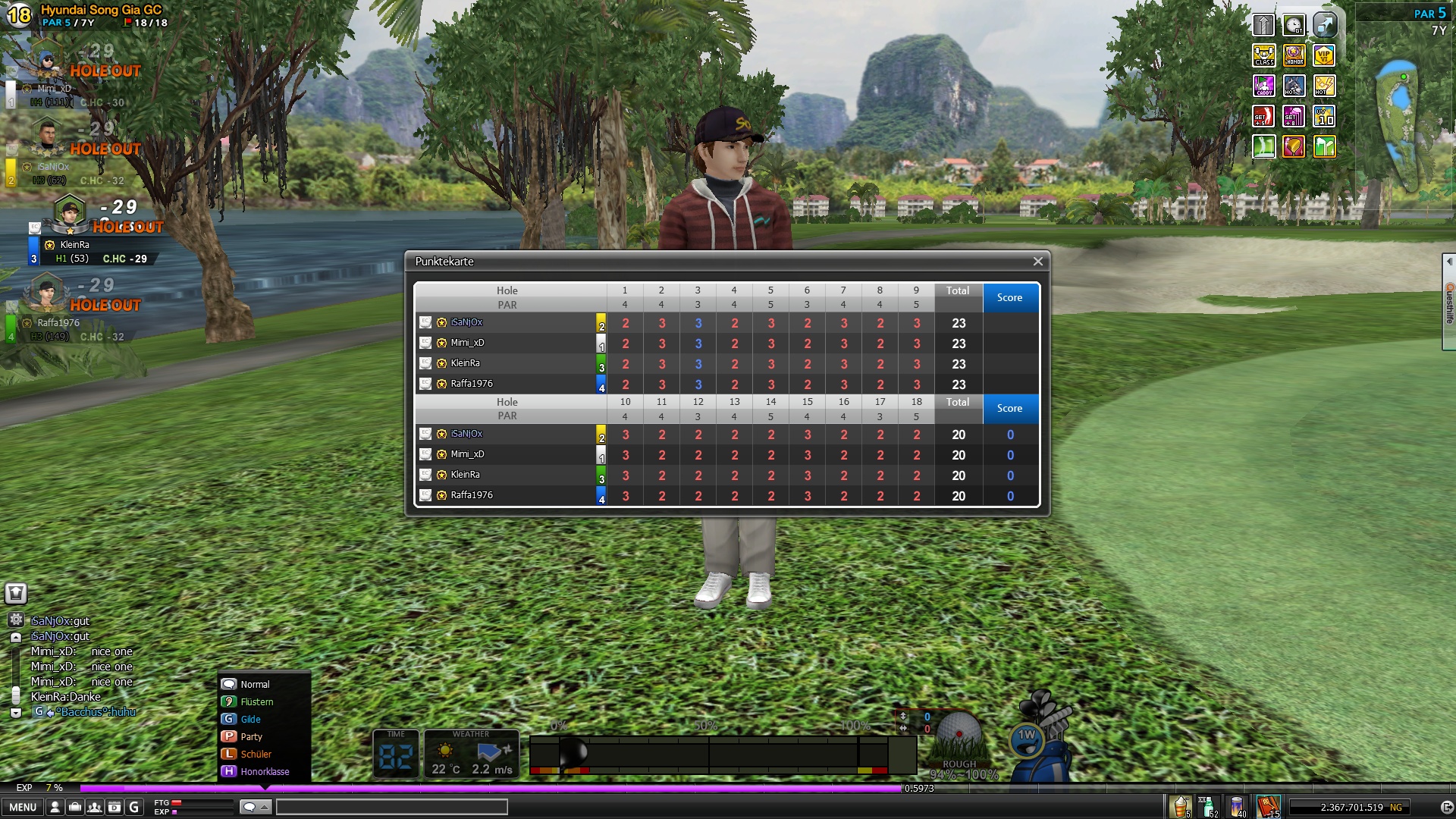Open the VIP VI icon
The width and height of the screenshot is (1456, 819).
1324,55
